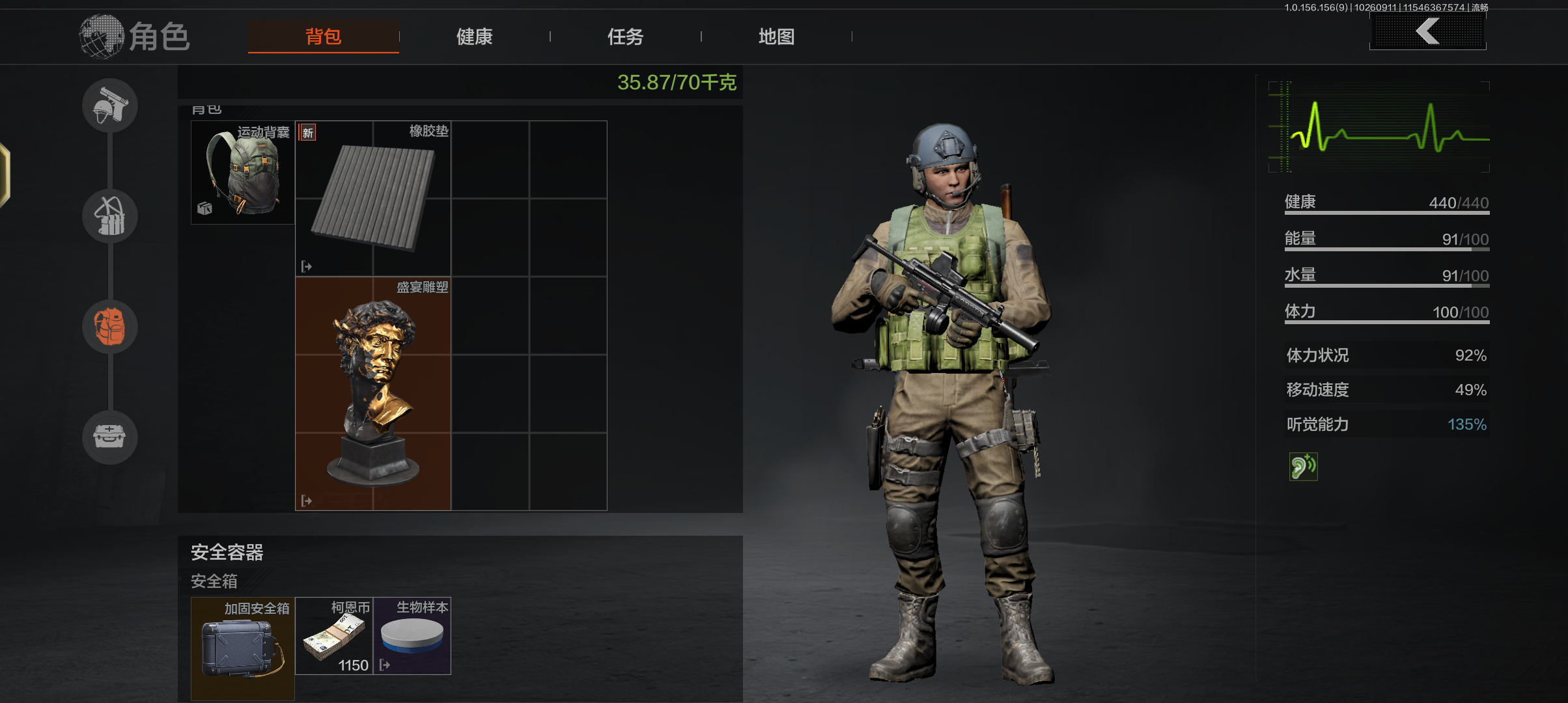Open the 健康 tab
The image size is (1568, 703).
point(474,36)
